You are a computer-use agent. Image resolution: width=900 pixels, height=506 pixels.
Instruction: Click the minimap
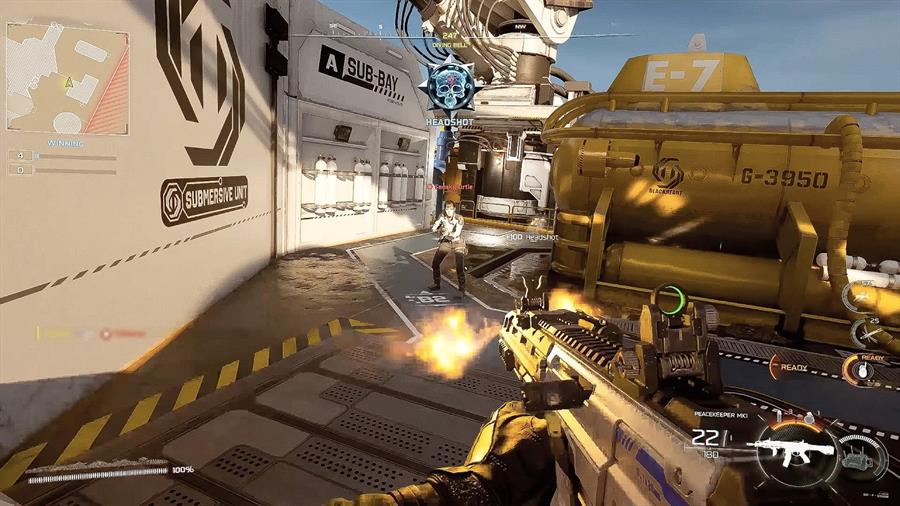pyautogui.click(x=67, y=79)
